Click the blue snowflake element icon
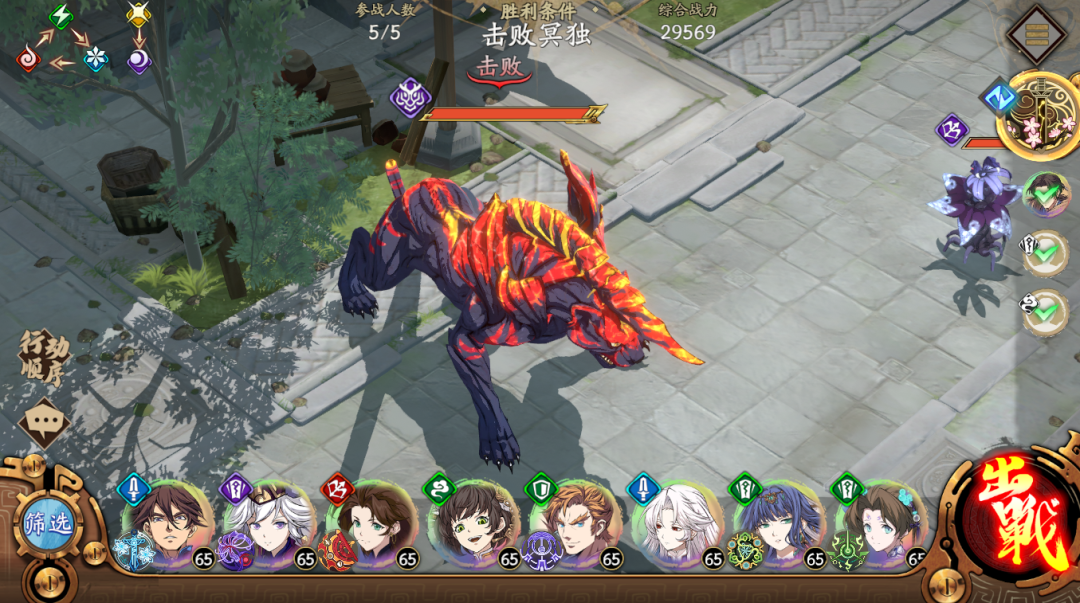Image resolution: width=1080 pixels, height=603 pixels. coord(95,59)
